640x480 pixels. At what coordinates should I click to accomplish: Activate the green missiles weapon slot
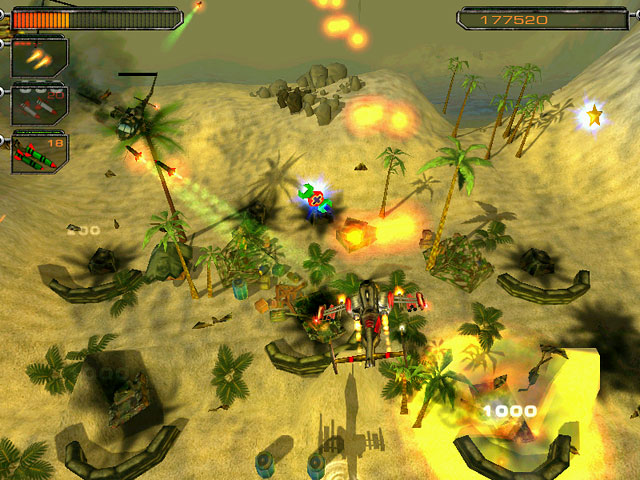click(39, 152)
